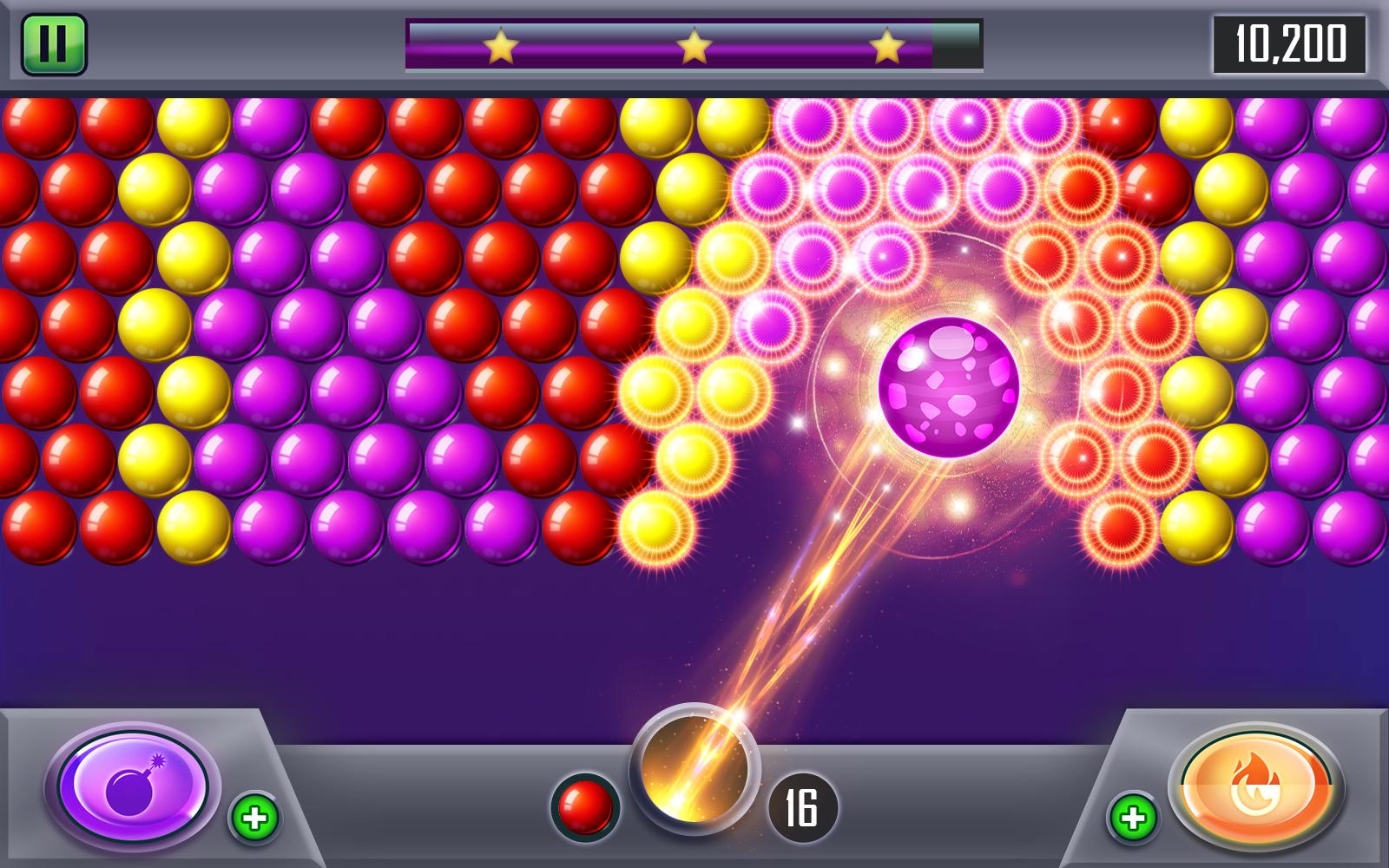Pause the game
Viewport: 1389px width, 868px height.
[x=55, y=43]
